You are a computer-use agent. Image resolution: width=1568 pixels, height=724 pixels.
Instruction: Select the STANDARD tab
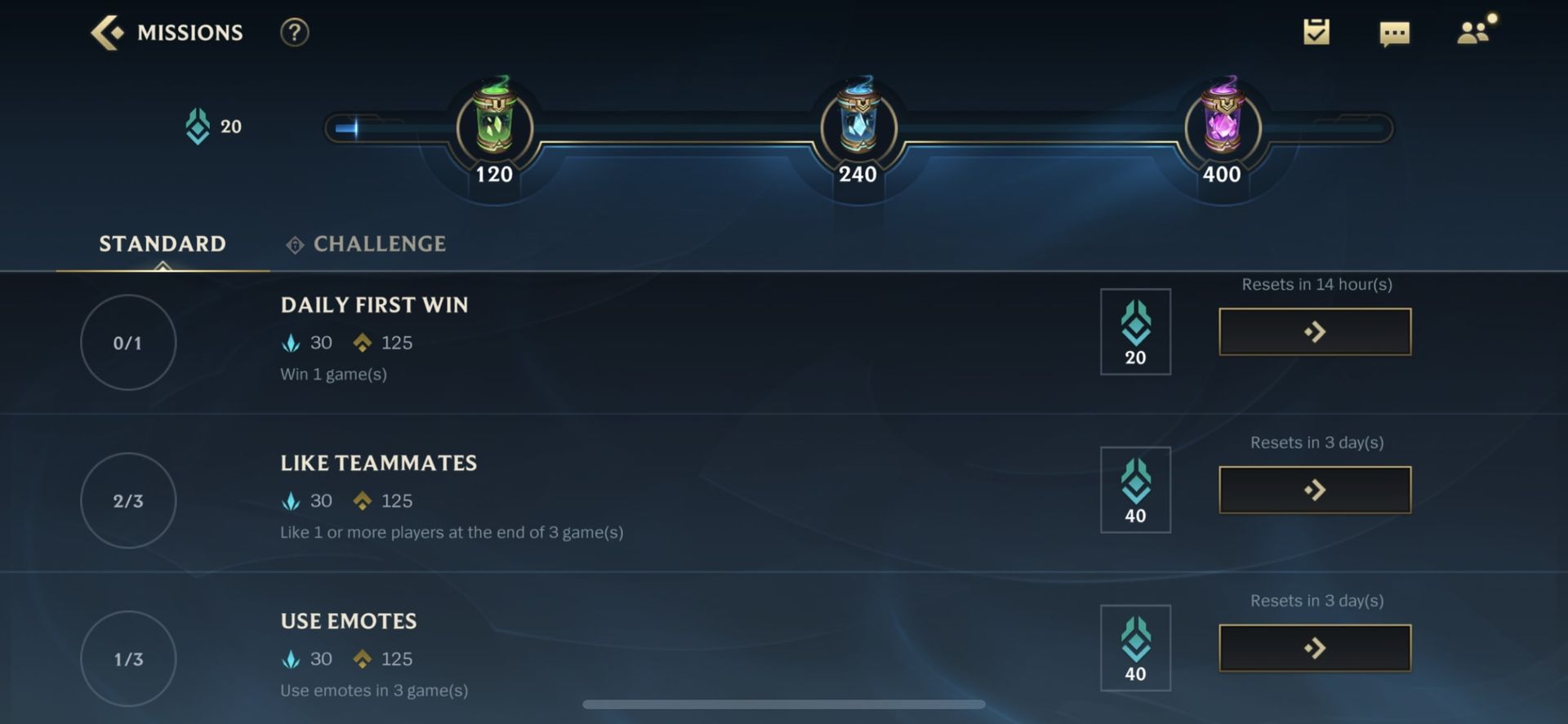[162, 243]
